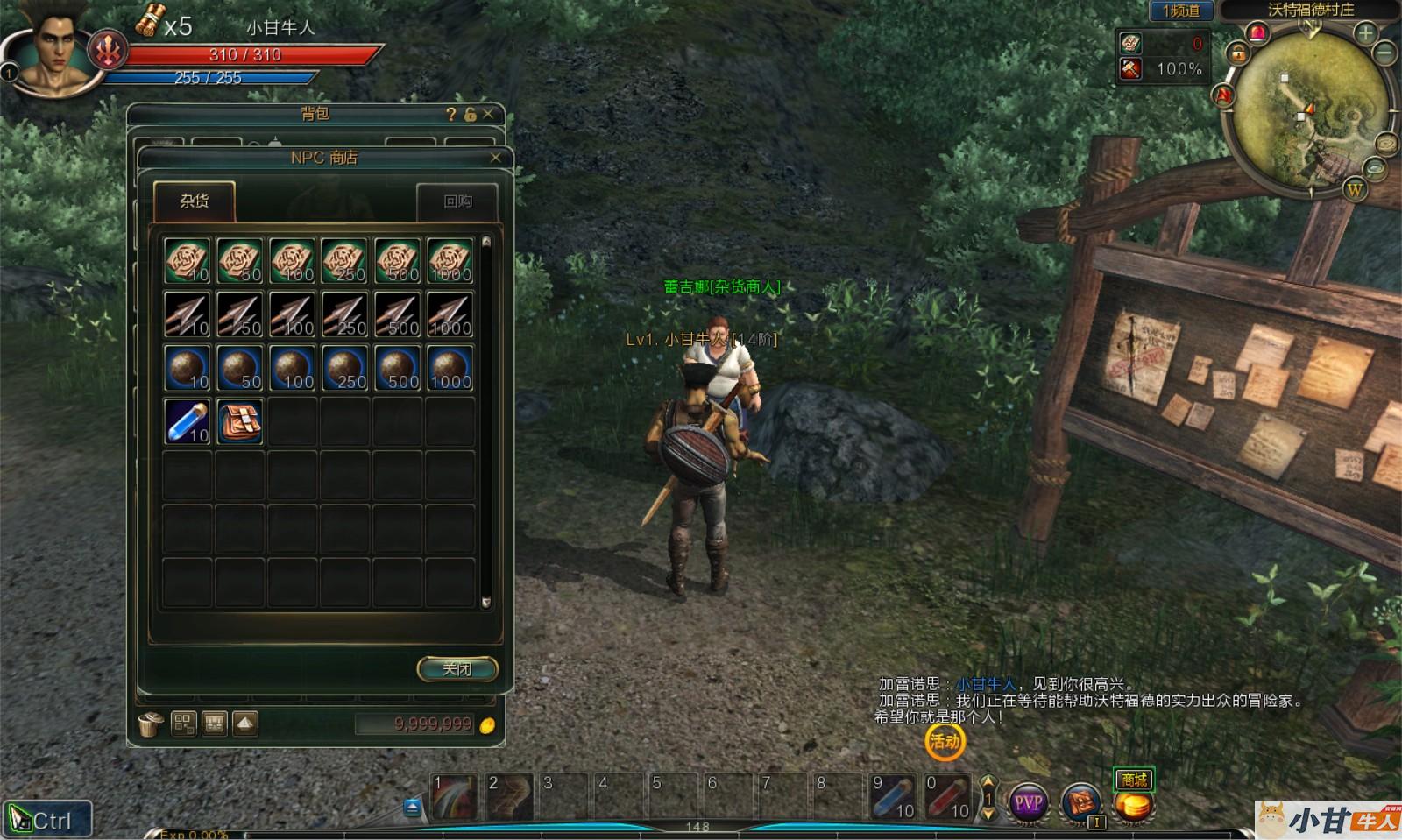The image size is (1402, 840).
Task: Use the red potion in hotbar slot 0
Action: point(947,796)
